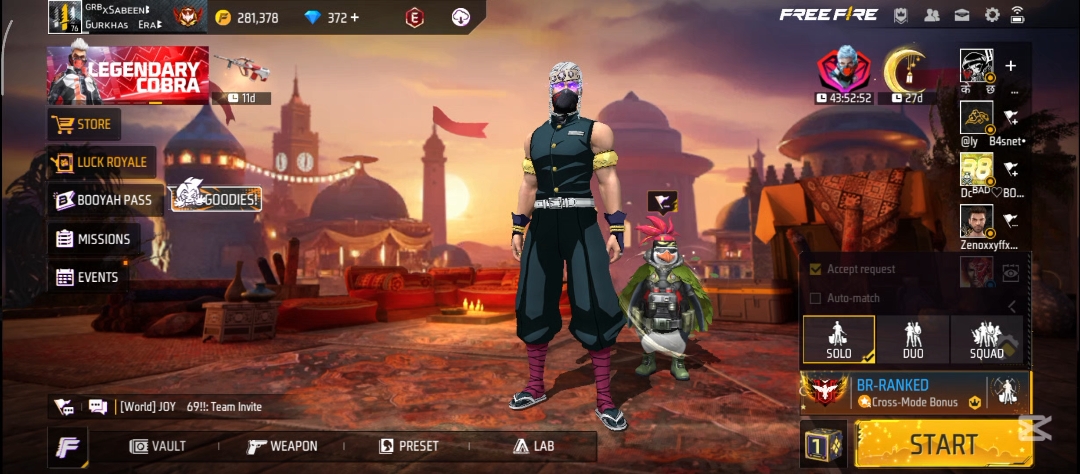Select Solo team mode
Viewport: 1080px width, 474px height.
[838, 340]
